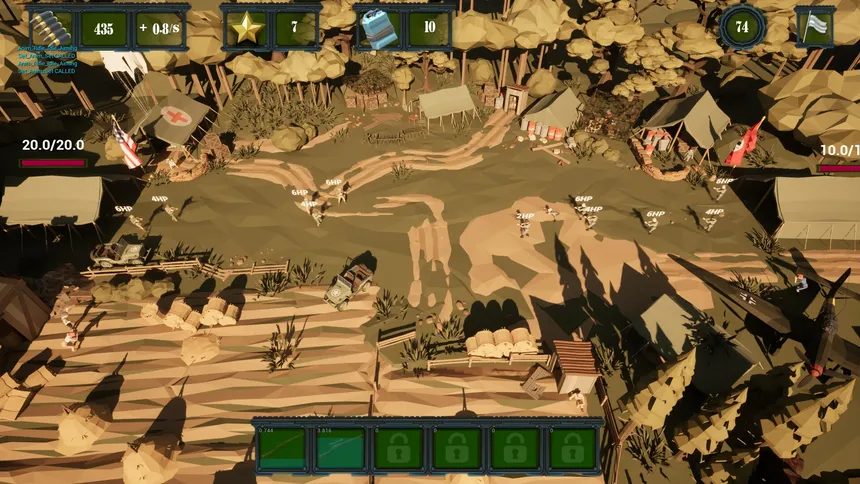Viewport: 860px width, 484px height.
Task: Click the bullets ammunition resource icon
Action: coord(51,29)
